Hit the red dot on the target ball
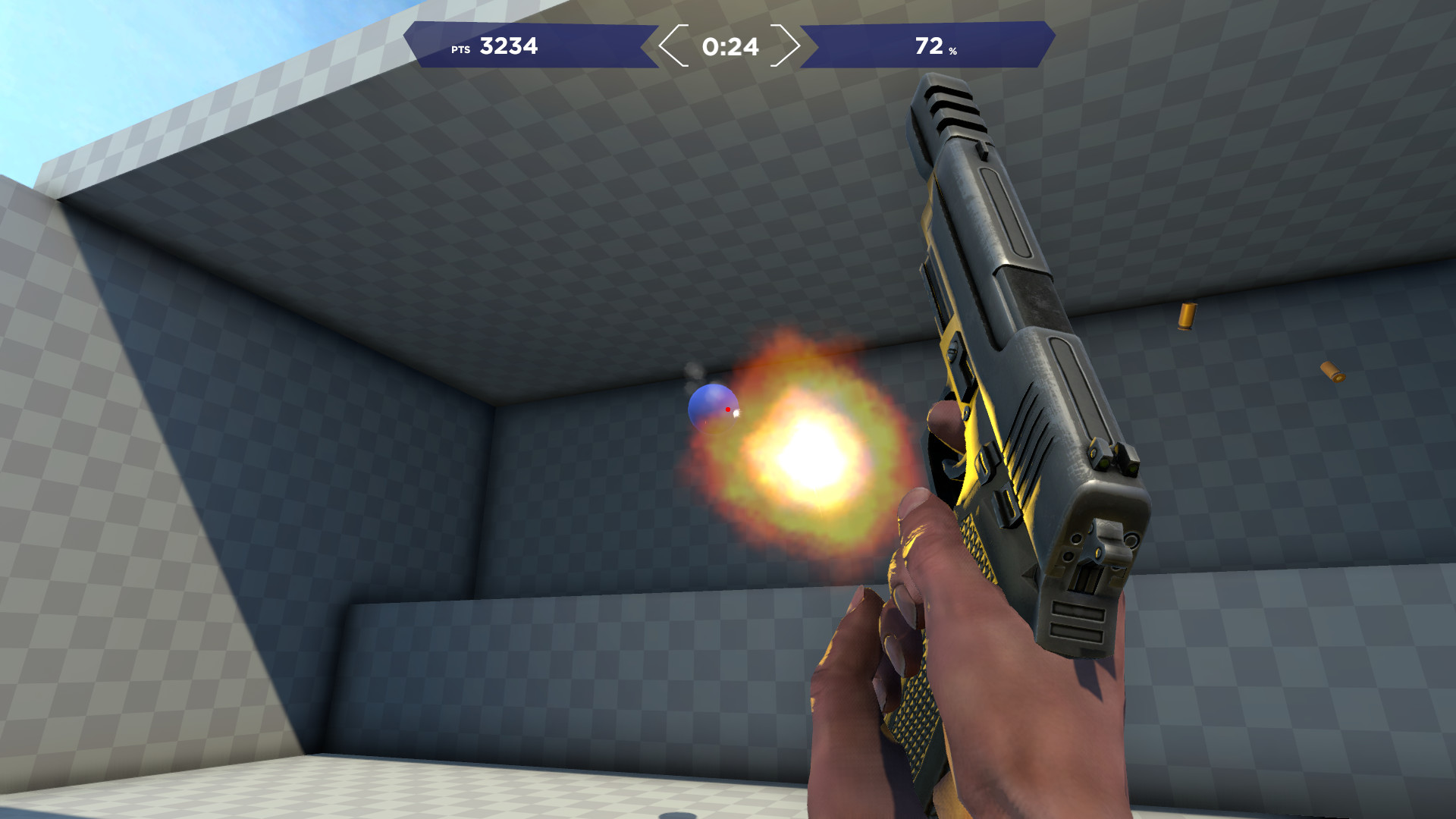This screenshot has height=819, width=1456. point(729,409)
